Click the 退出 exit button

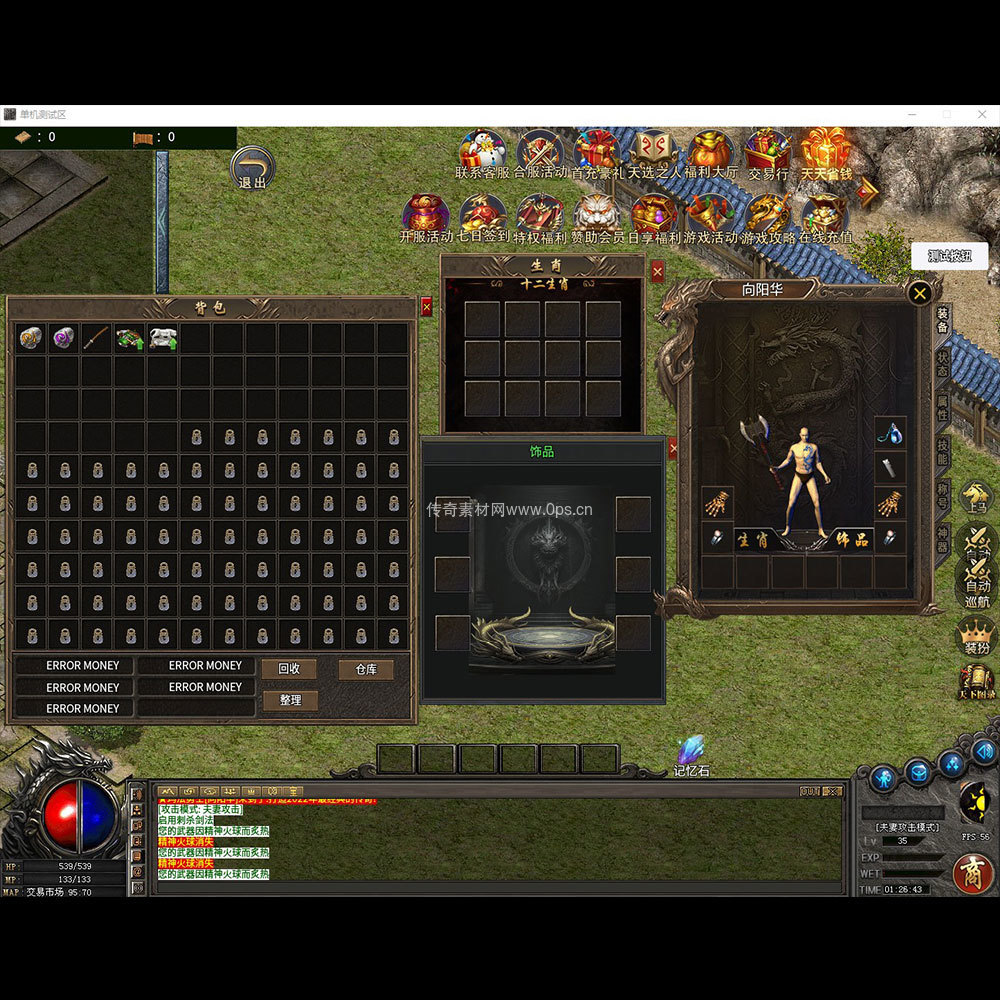252,169
